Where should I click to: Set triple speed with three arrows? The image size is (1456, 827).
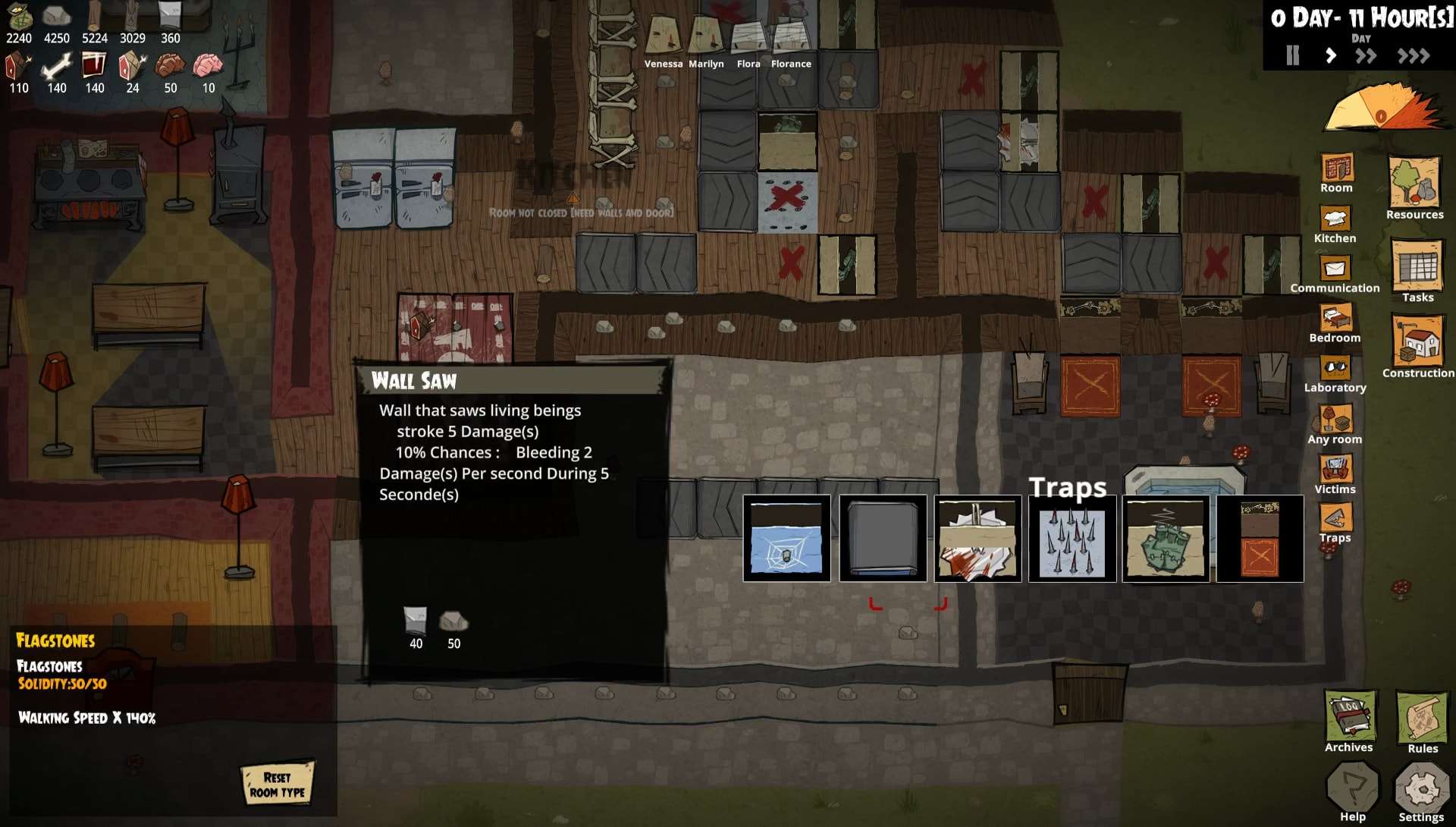(x=1414, y=55)
